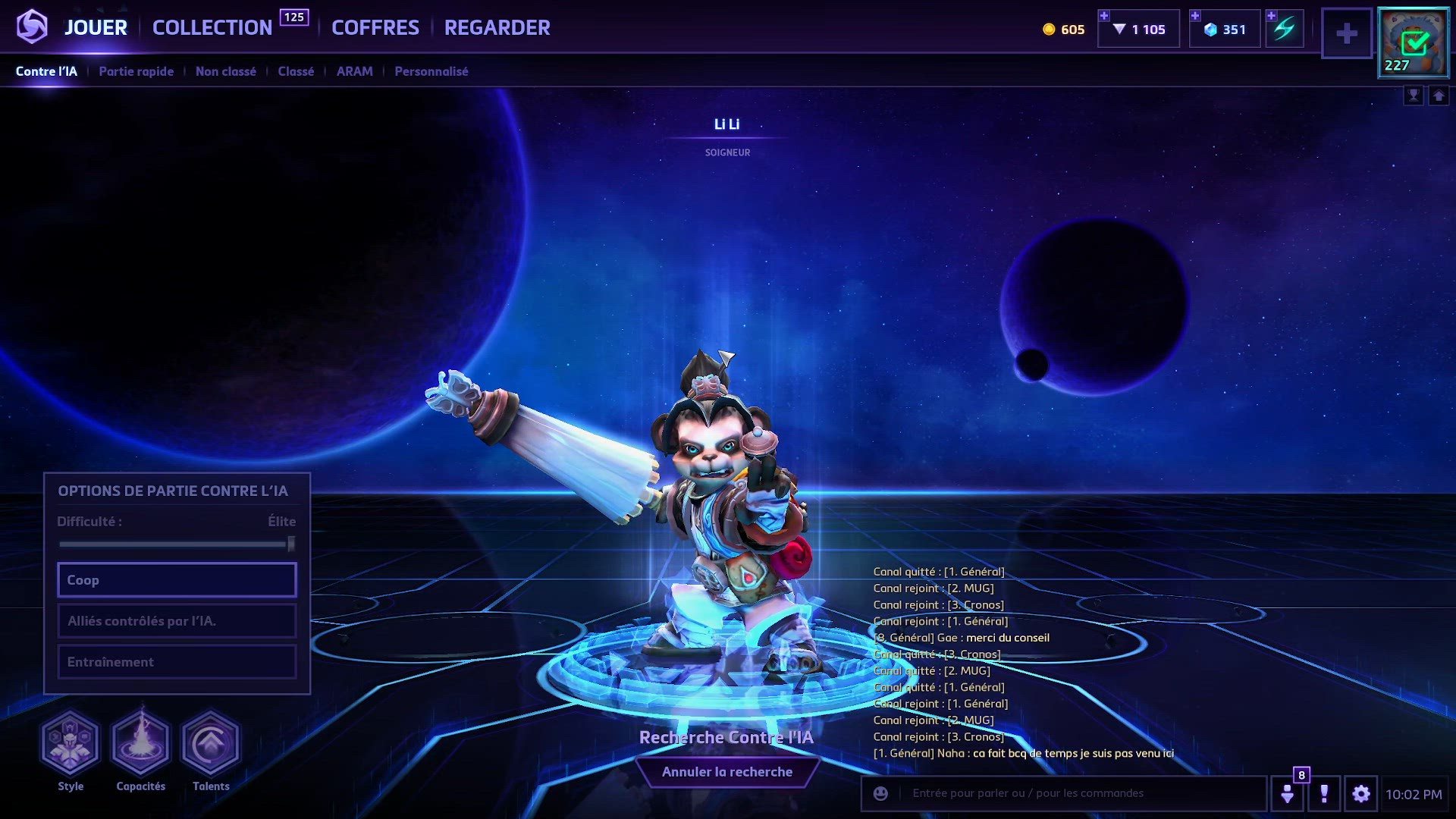This screenshot has height=819, width=1456.
Task: Switch to ARAM mode
Action: click(354, 71)
